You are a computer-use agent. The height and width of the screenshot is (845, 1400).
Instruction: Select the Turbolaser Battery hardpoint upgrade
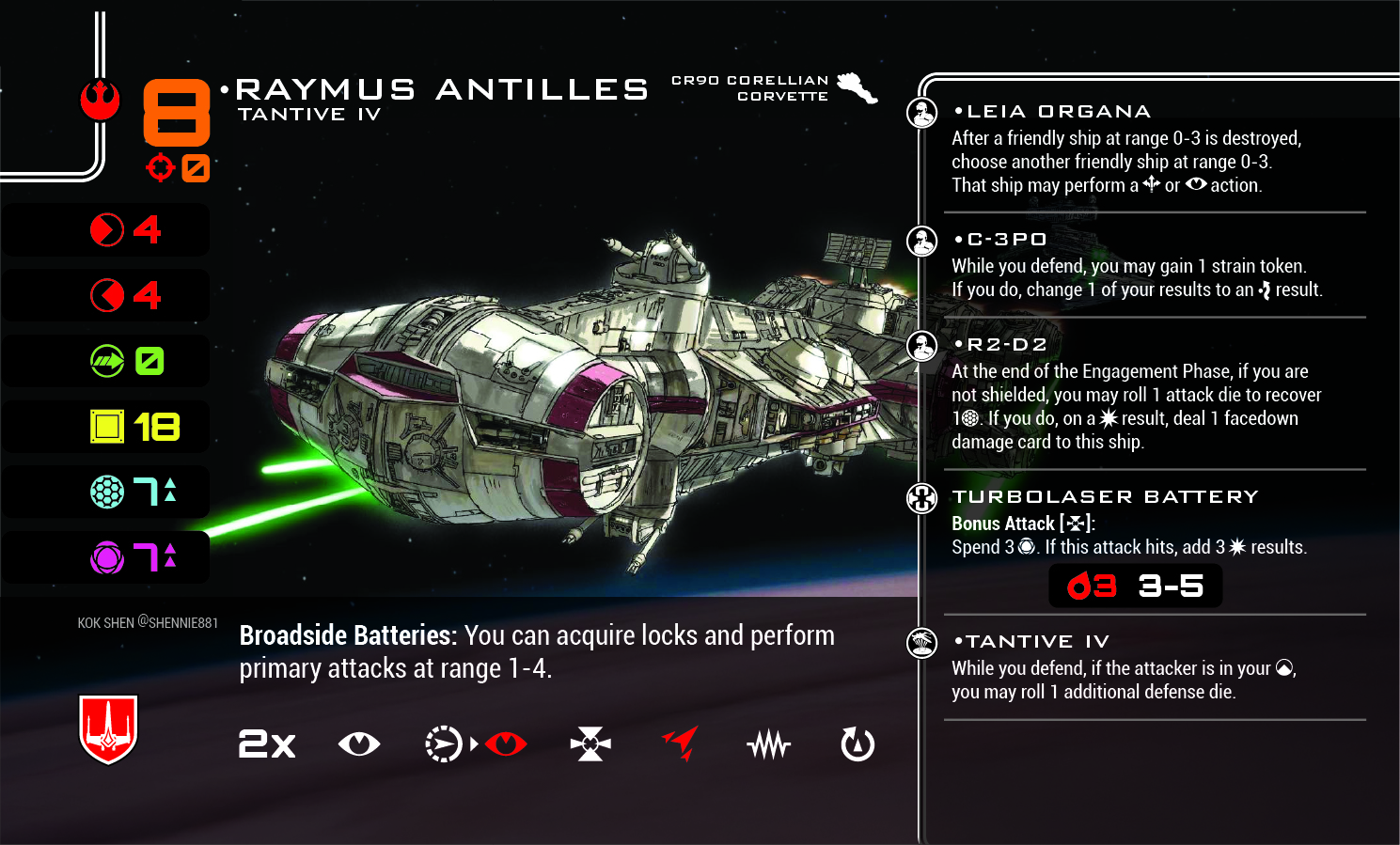pos(1105,496)
